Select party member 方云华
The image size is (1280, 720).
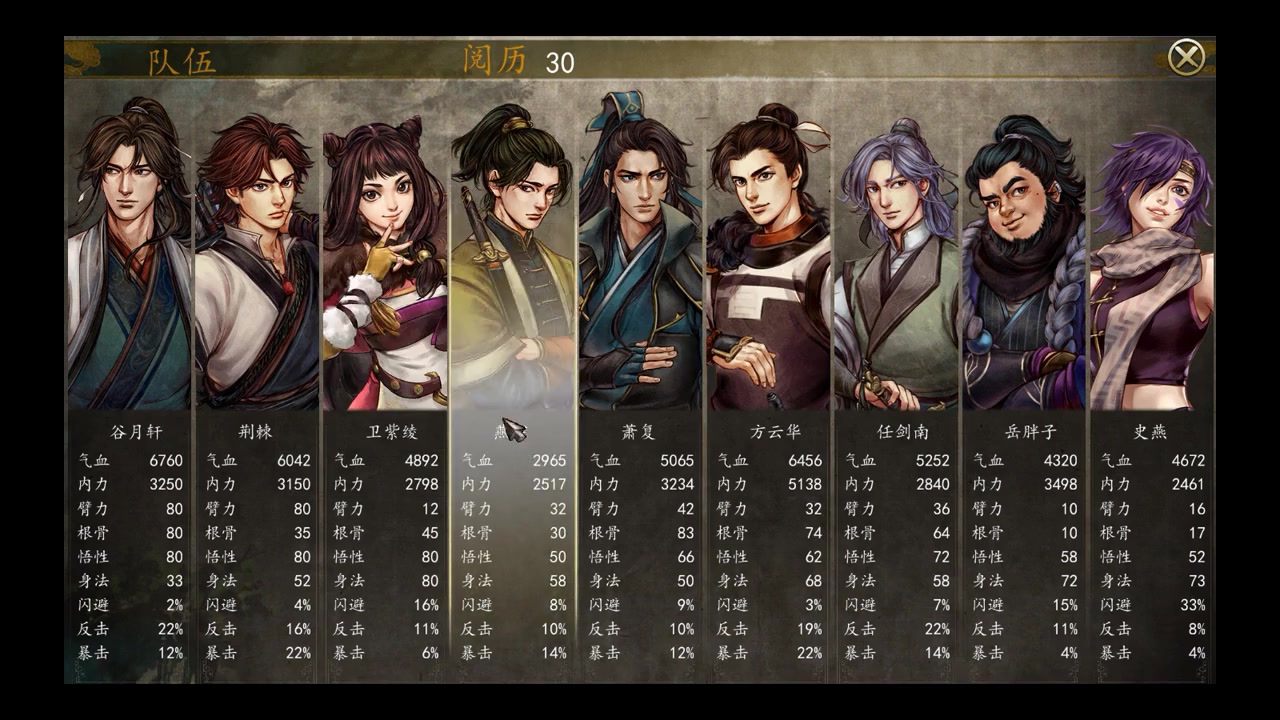(768, 262)
